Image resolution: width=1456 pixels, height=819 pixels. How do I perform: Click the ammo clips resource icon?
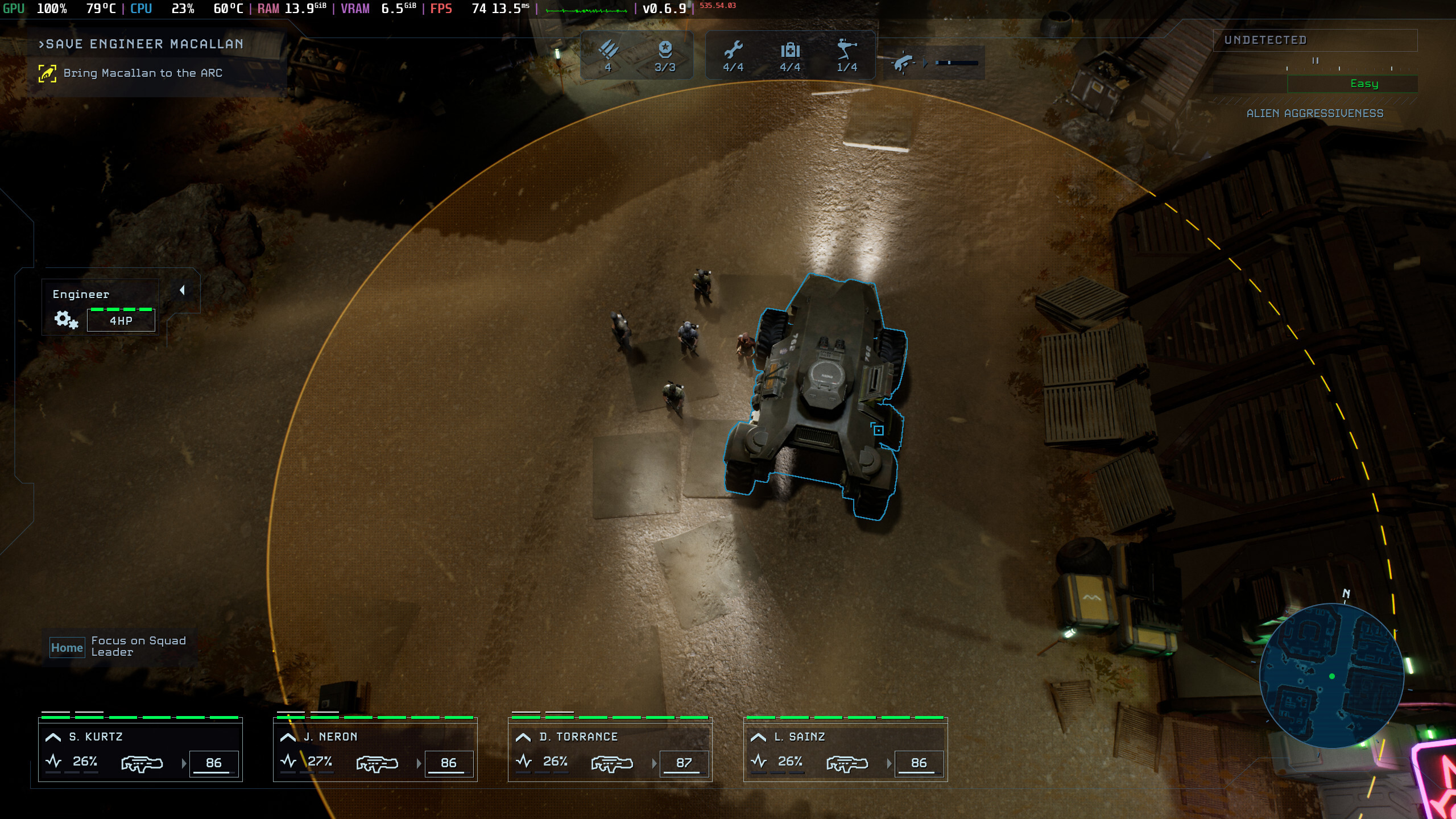pos(608,50)
